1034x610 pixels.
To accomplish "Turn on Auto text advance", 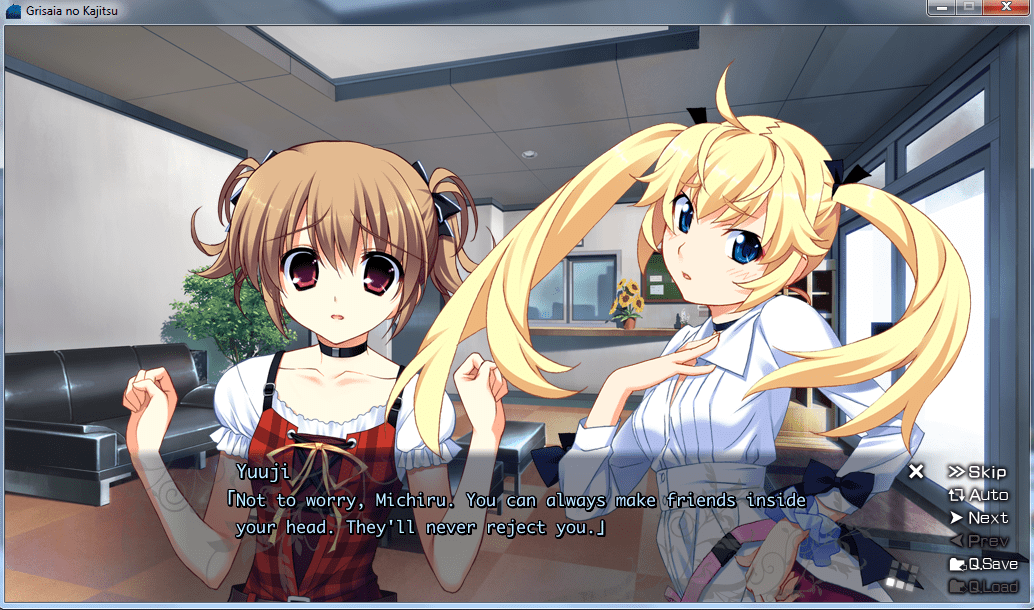I will (x=978, y=495).
